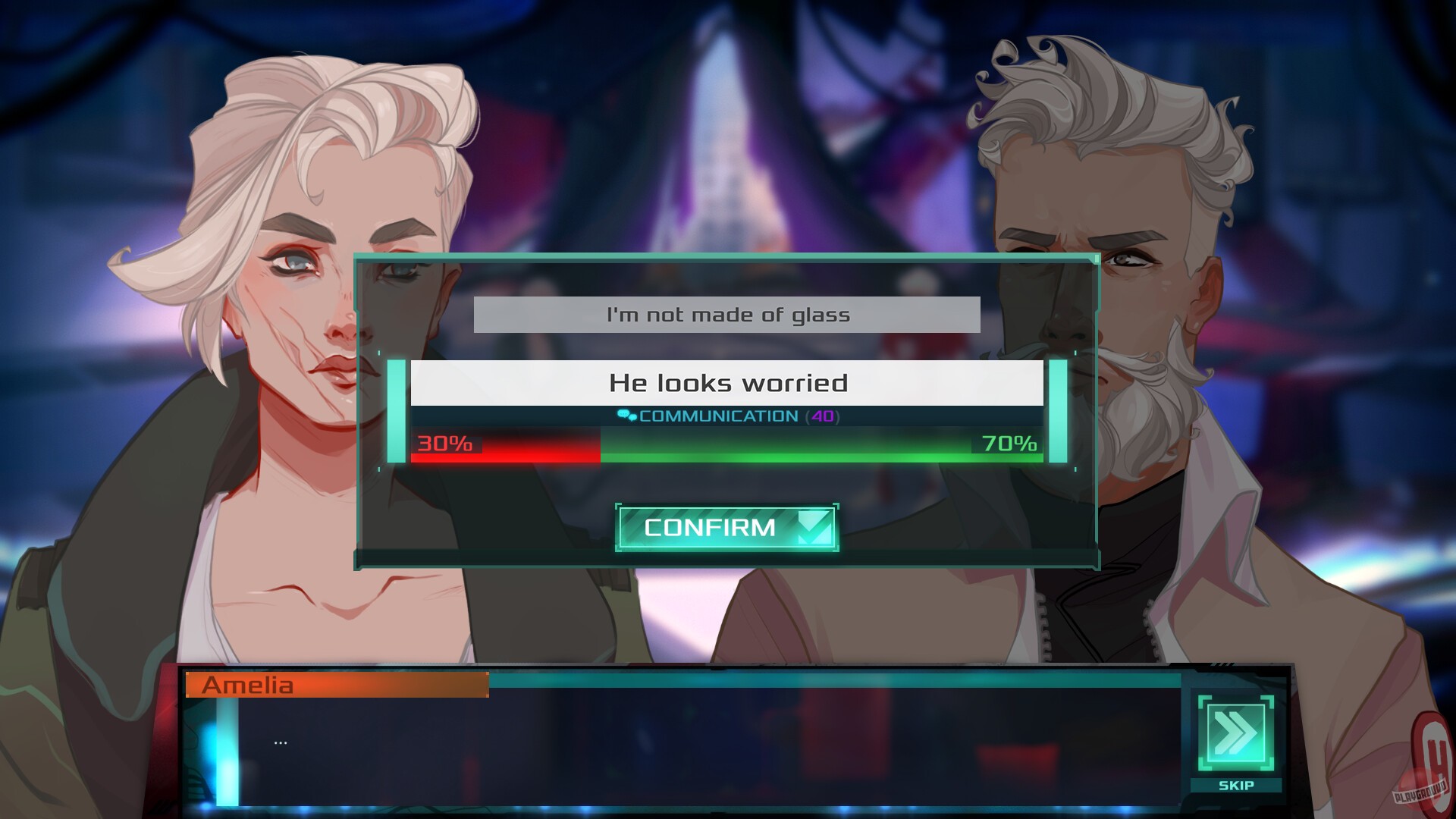The image size is (1456, 819).
Task: Select the "He looks worried" response
Action: tap(726, 383)
